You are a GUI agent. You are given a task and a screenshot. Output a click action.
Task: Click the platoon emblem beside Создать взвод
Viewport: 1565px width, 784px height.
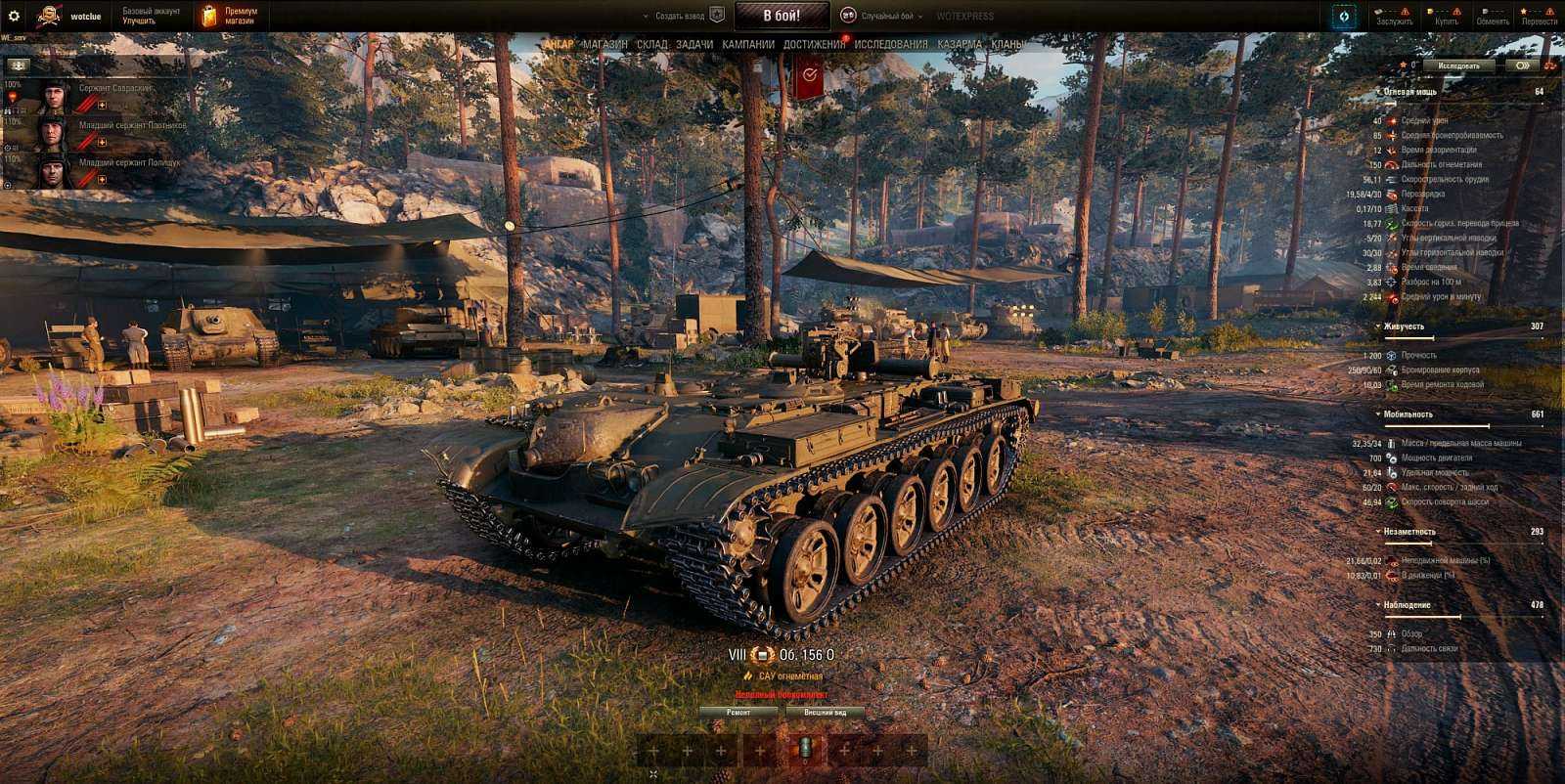point(716,15)
